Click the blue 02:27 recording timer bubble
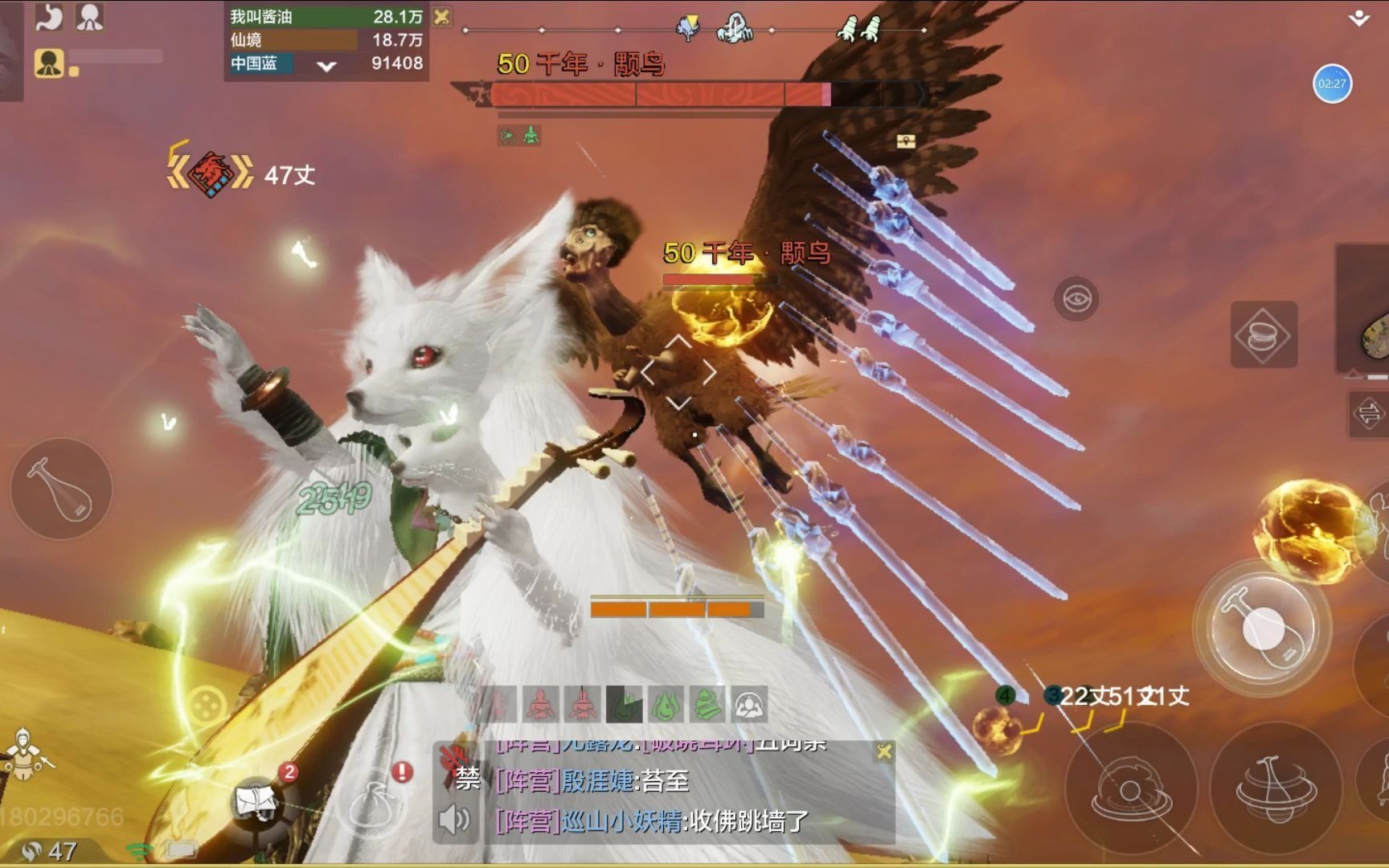This screenshot has height=868, width=1389. point(1331,84)
